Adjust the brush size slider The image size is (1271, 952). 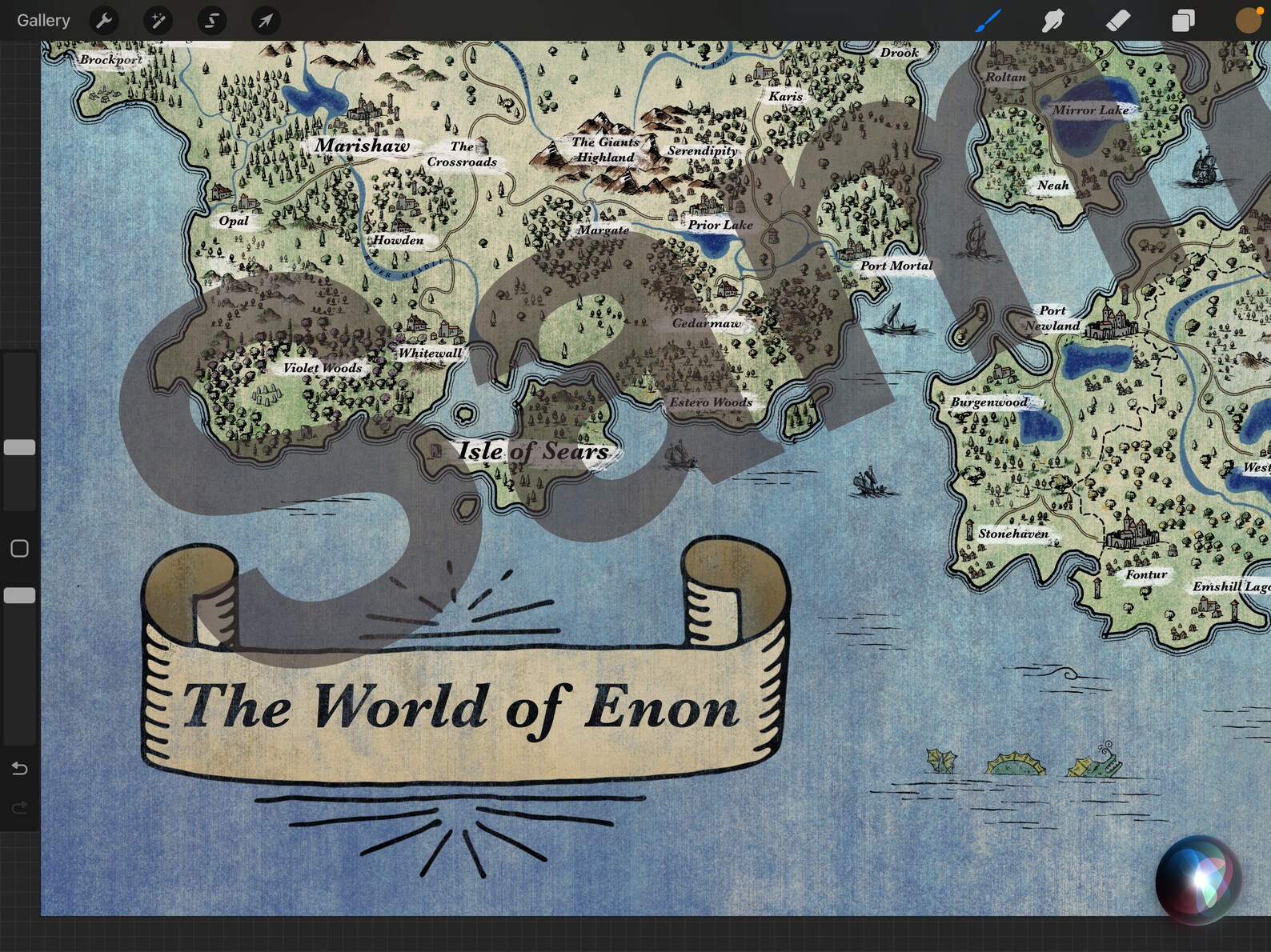19,447
